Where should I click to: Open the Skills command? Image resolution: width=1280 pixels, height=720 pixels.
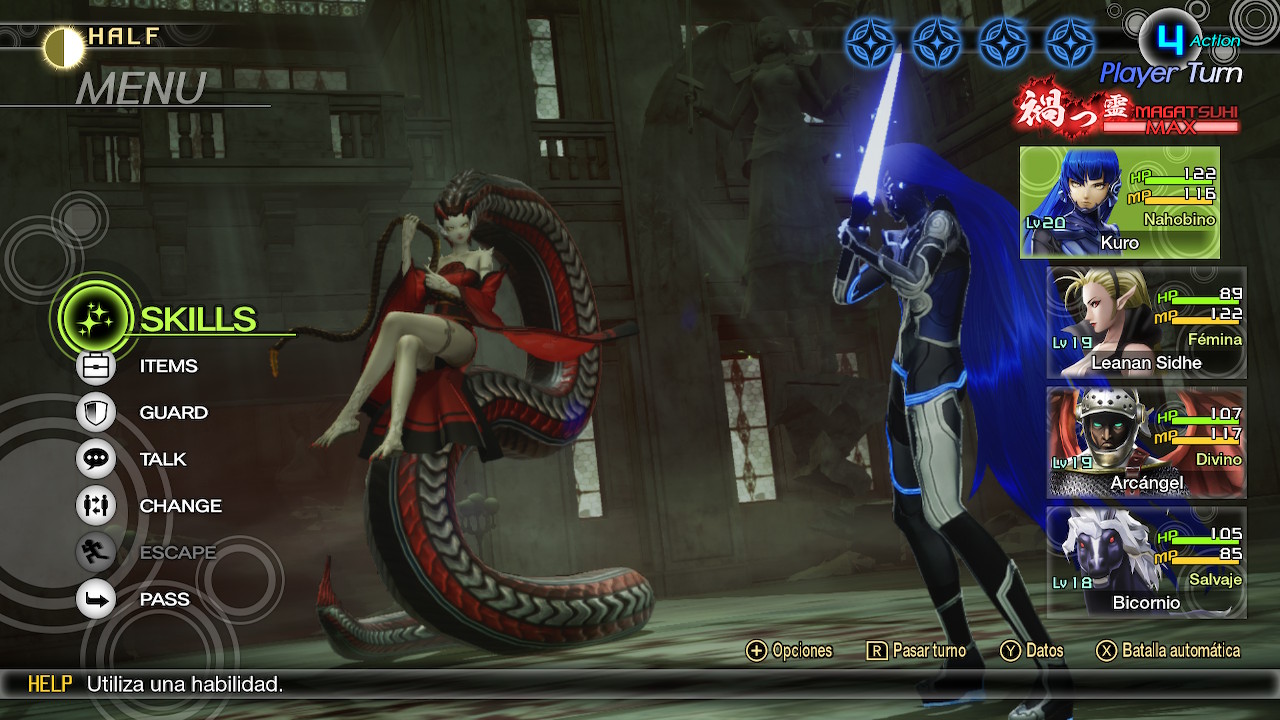tap(197, 319)
